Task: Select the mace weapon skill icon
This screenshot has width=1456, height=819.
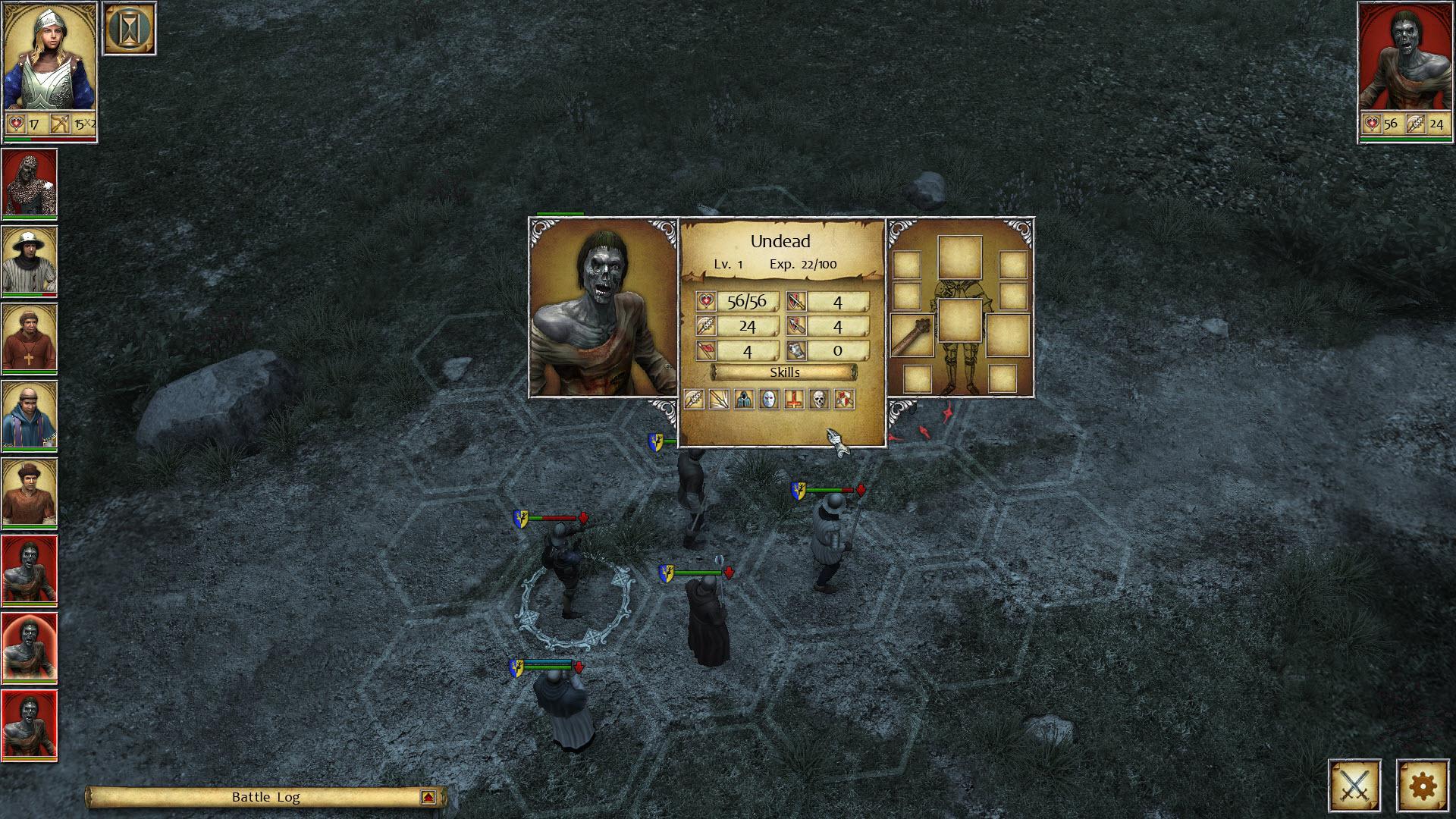Action: point(694,400)
